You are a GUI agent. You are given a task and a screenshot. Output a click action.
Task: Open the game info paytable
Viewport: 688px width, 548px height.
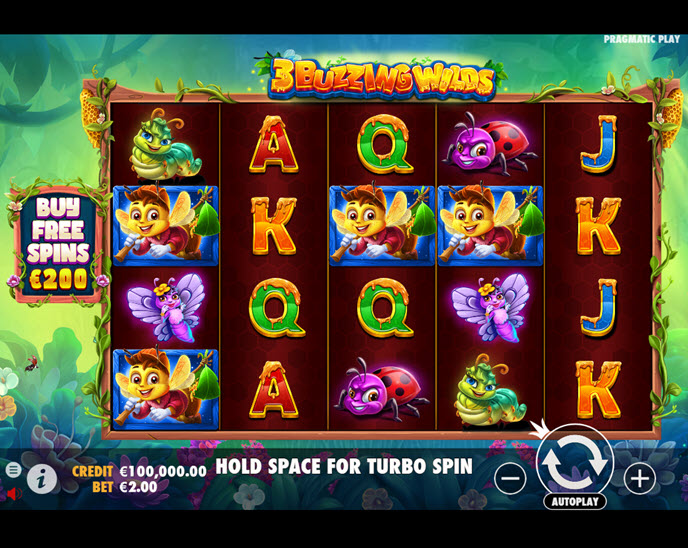point(41,479)
